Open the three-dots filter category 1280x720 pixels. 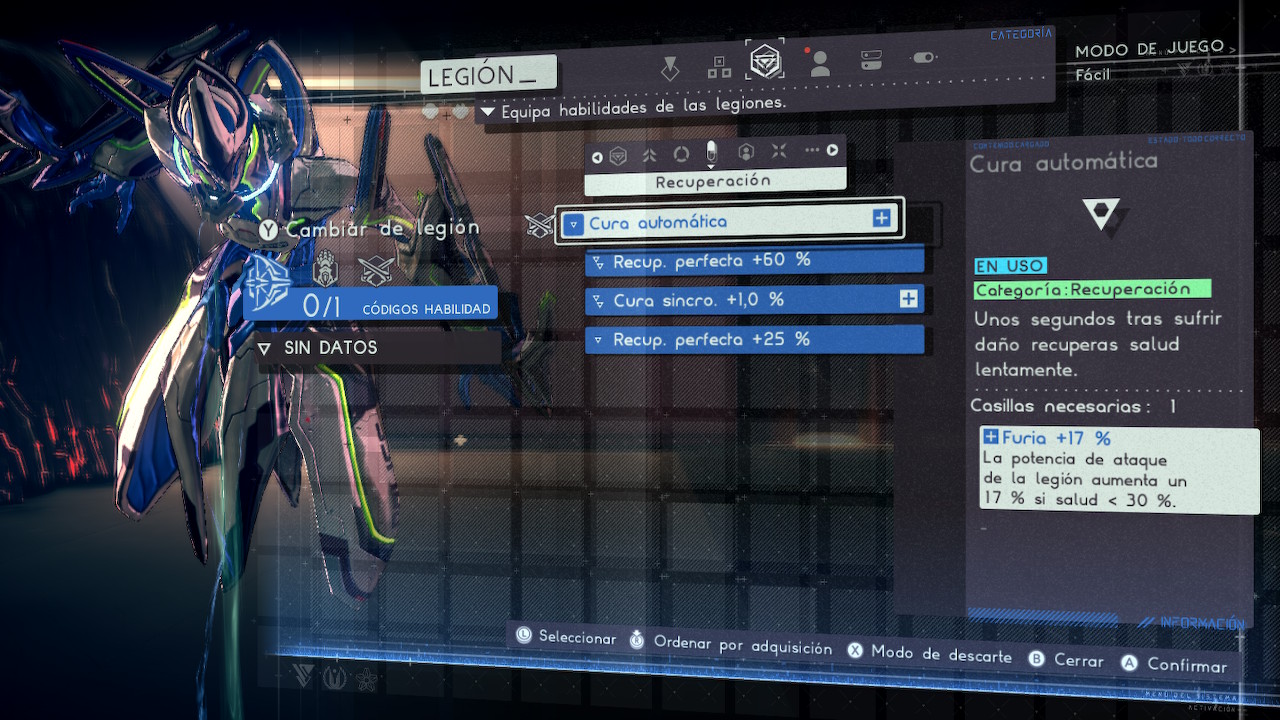811,150
